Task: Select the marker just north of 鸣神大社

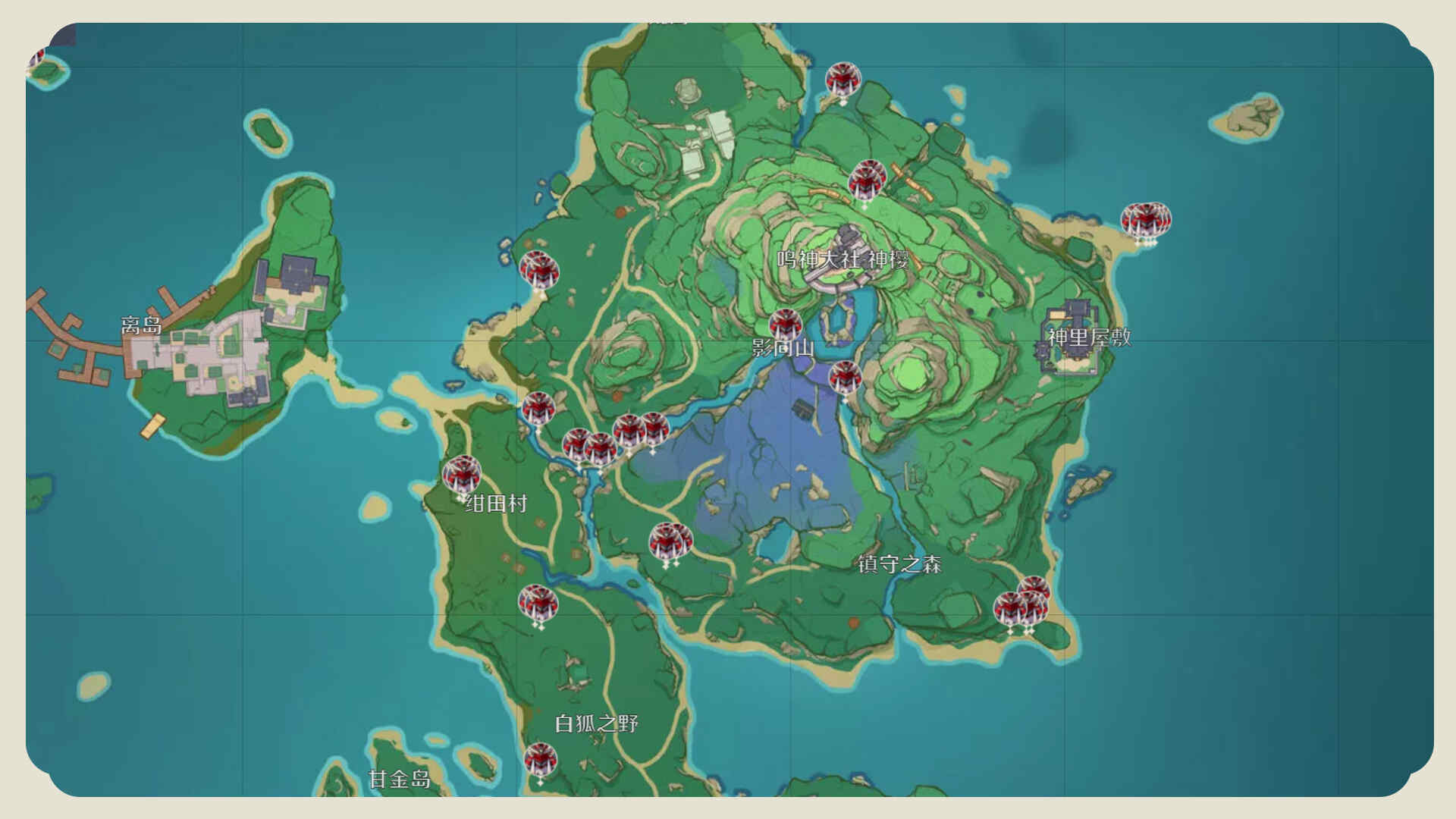Action: click(x=867, y=179)
